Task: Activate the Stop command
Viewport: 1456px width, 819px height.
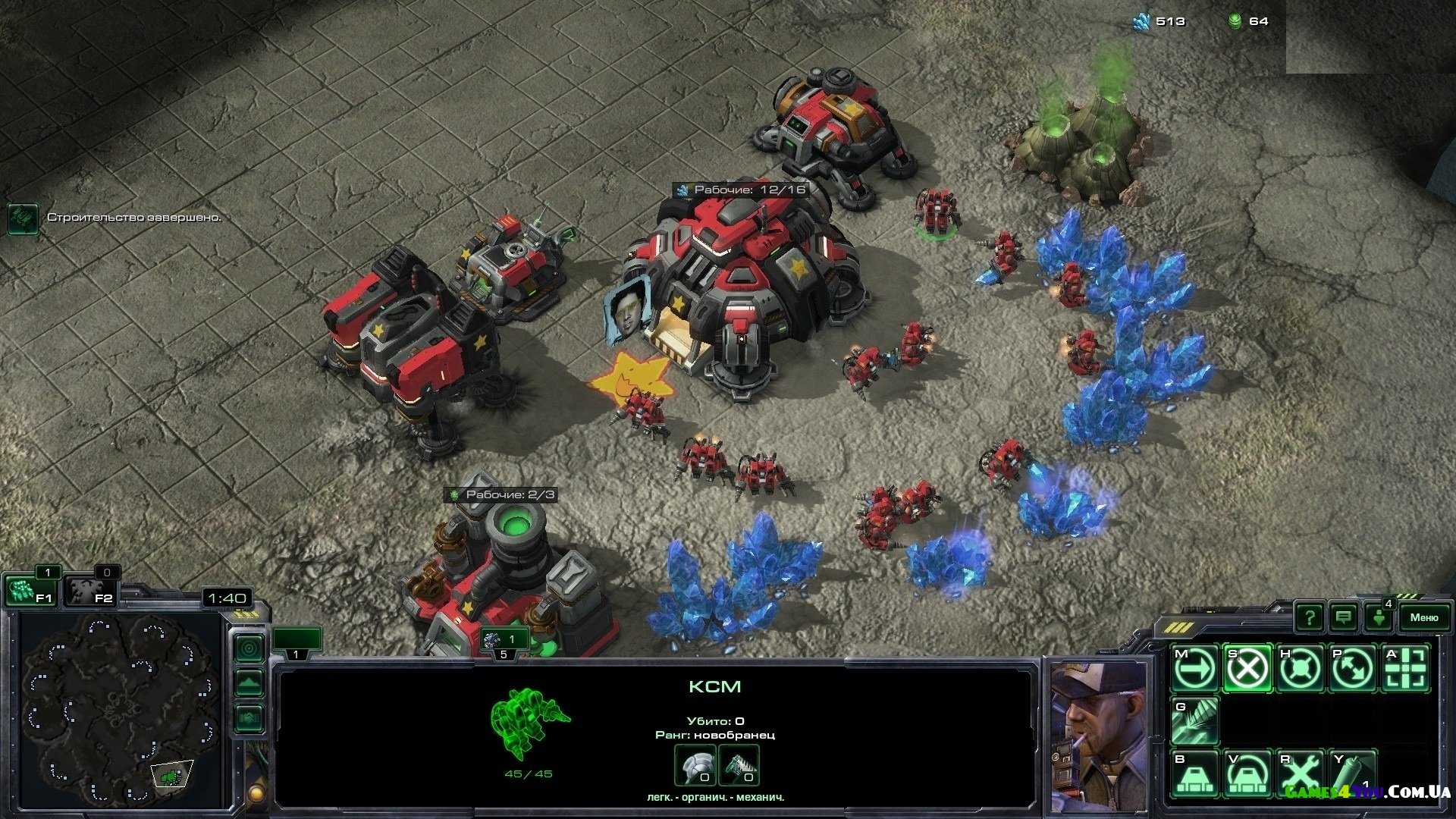Action: [1247, 669]
